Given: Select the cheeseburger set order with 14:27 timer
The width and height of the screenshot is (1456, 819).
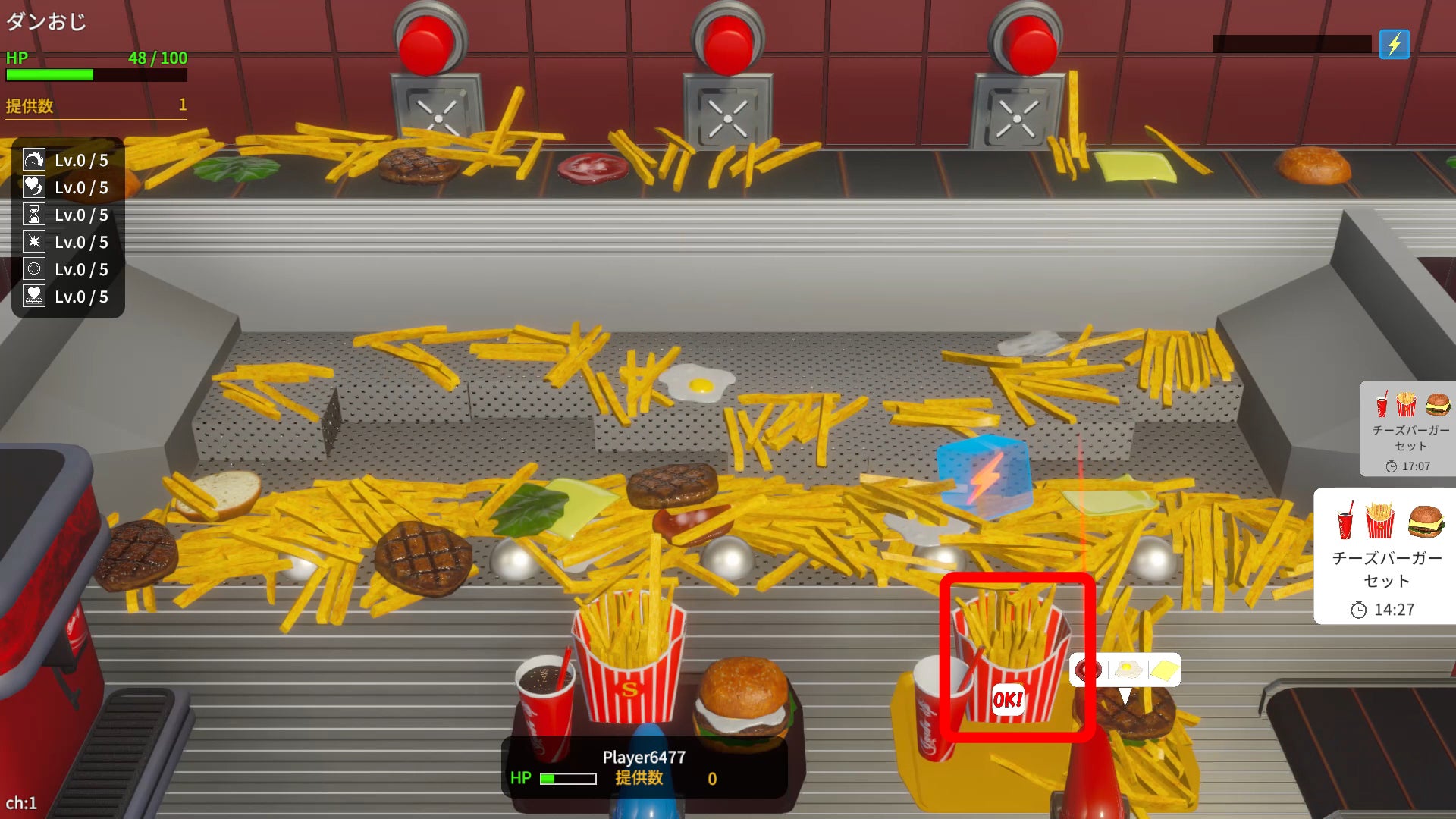Looking at the screenshot, I should pos(1385,556).
